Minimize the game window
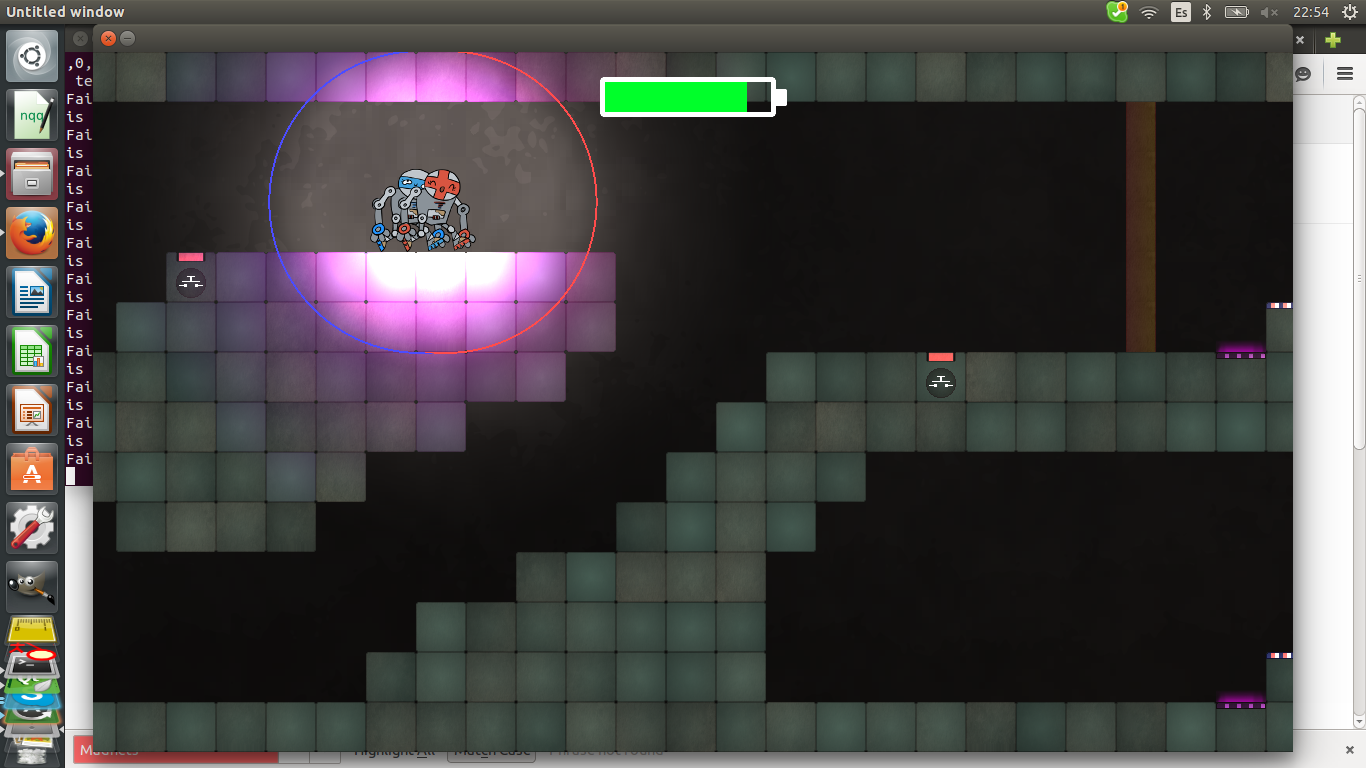The width and height of the screenshot is (1366, 768). click(x=127, y=39)
